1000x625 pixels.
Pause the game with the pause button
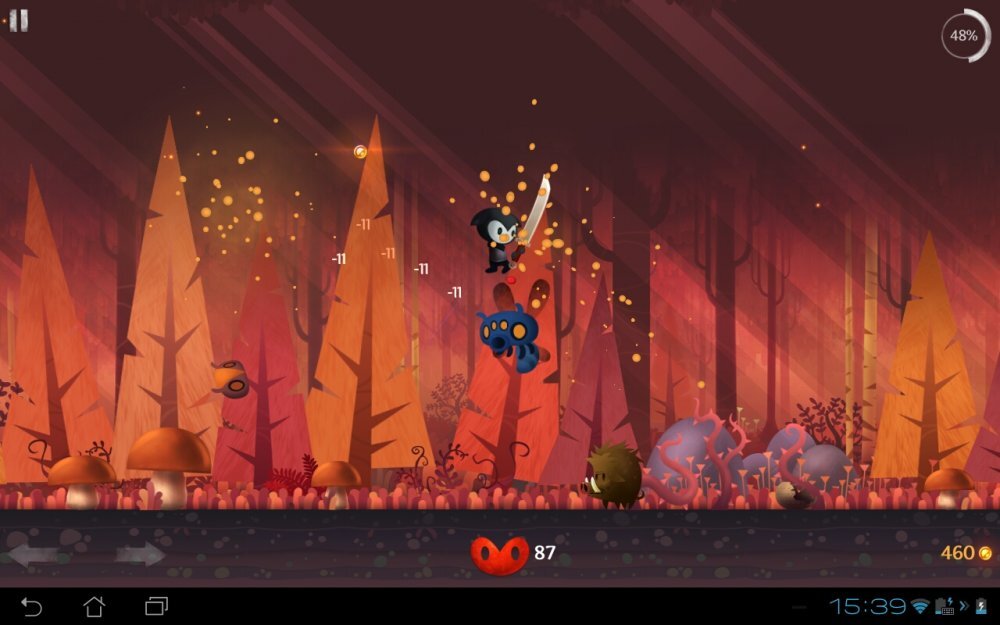(x=18, y=21)
